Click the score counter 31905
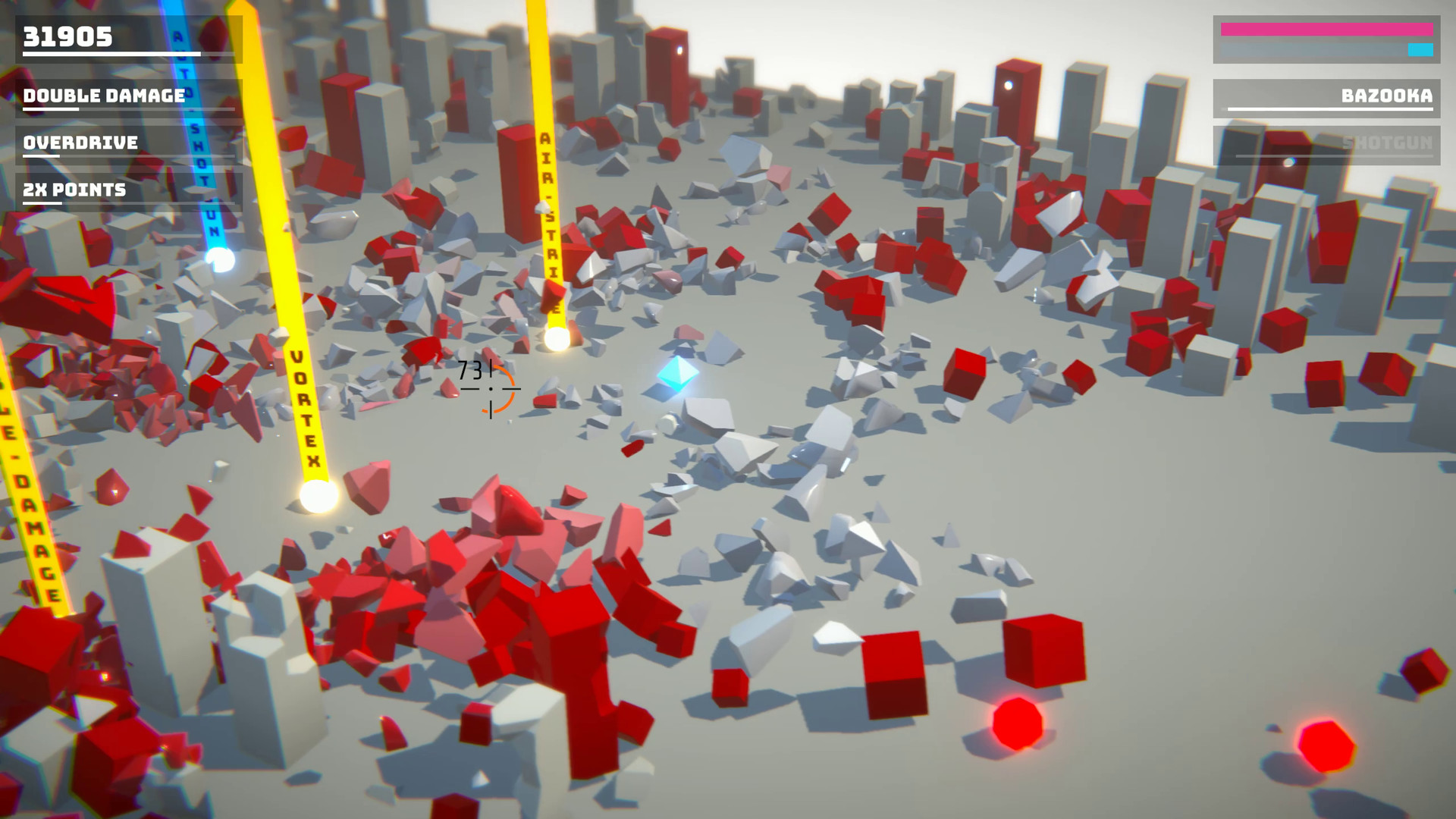This screenshot has width=1456, height=819. [x=67, y=36]
